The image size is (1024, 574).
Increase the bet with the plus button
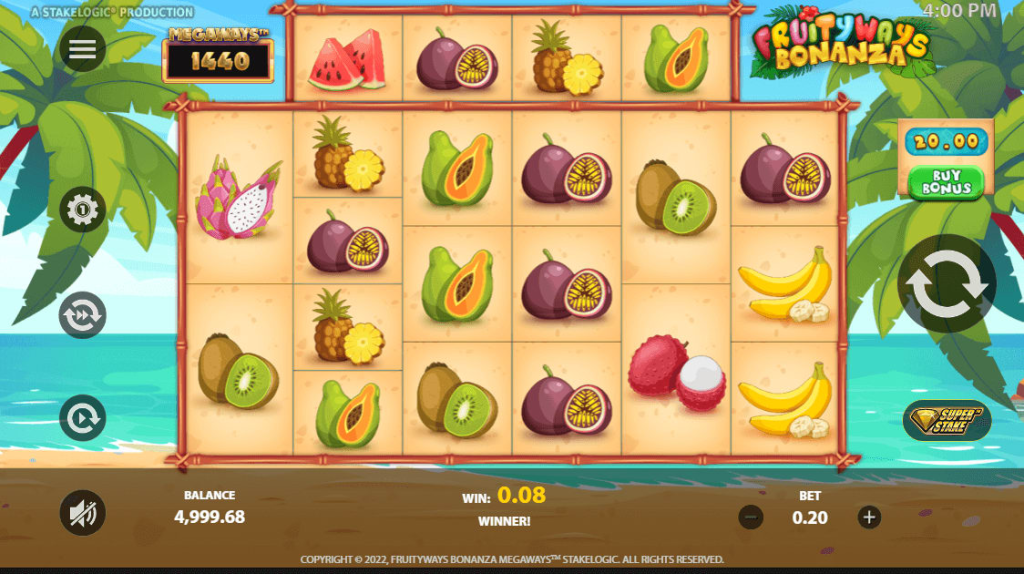870,517
